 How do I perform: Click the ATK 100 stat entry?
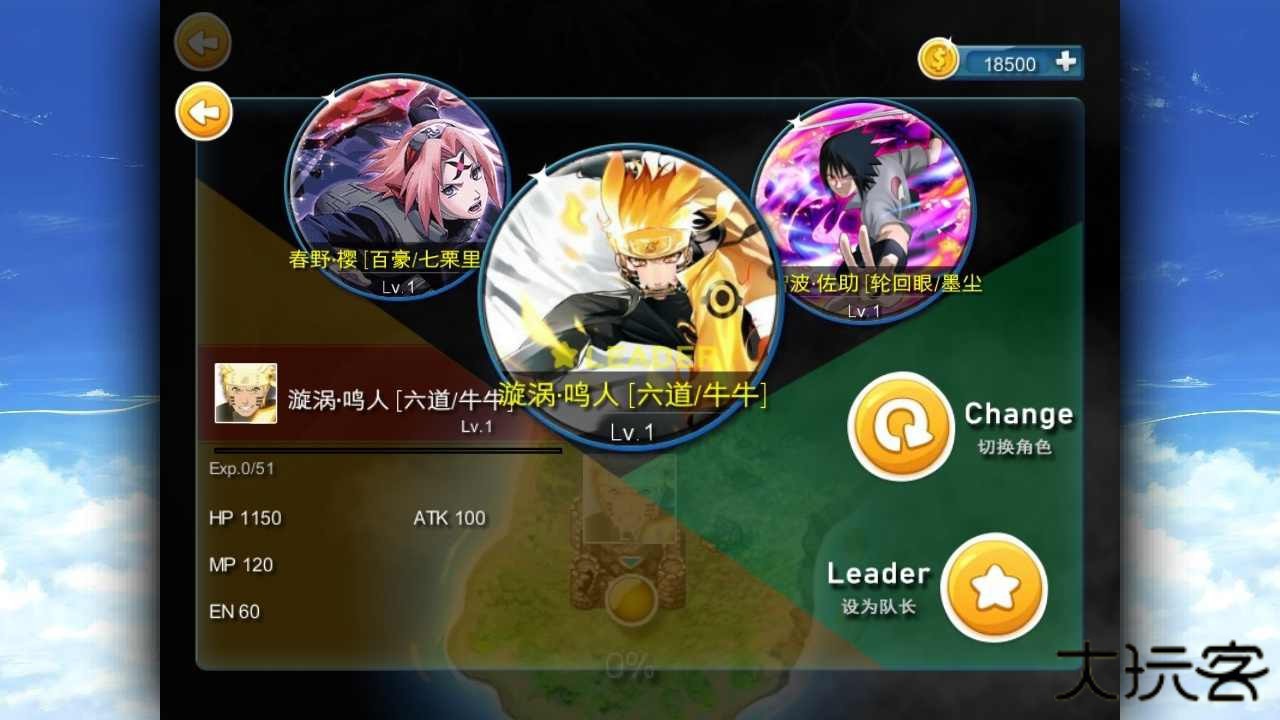point(450,518)
